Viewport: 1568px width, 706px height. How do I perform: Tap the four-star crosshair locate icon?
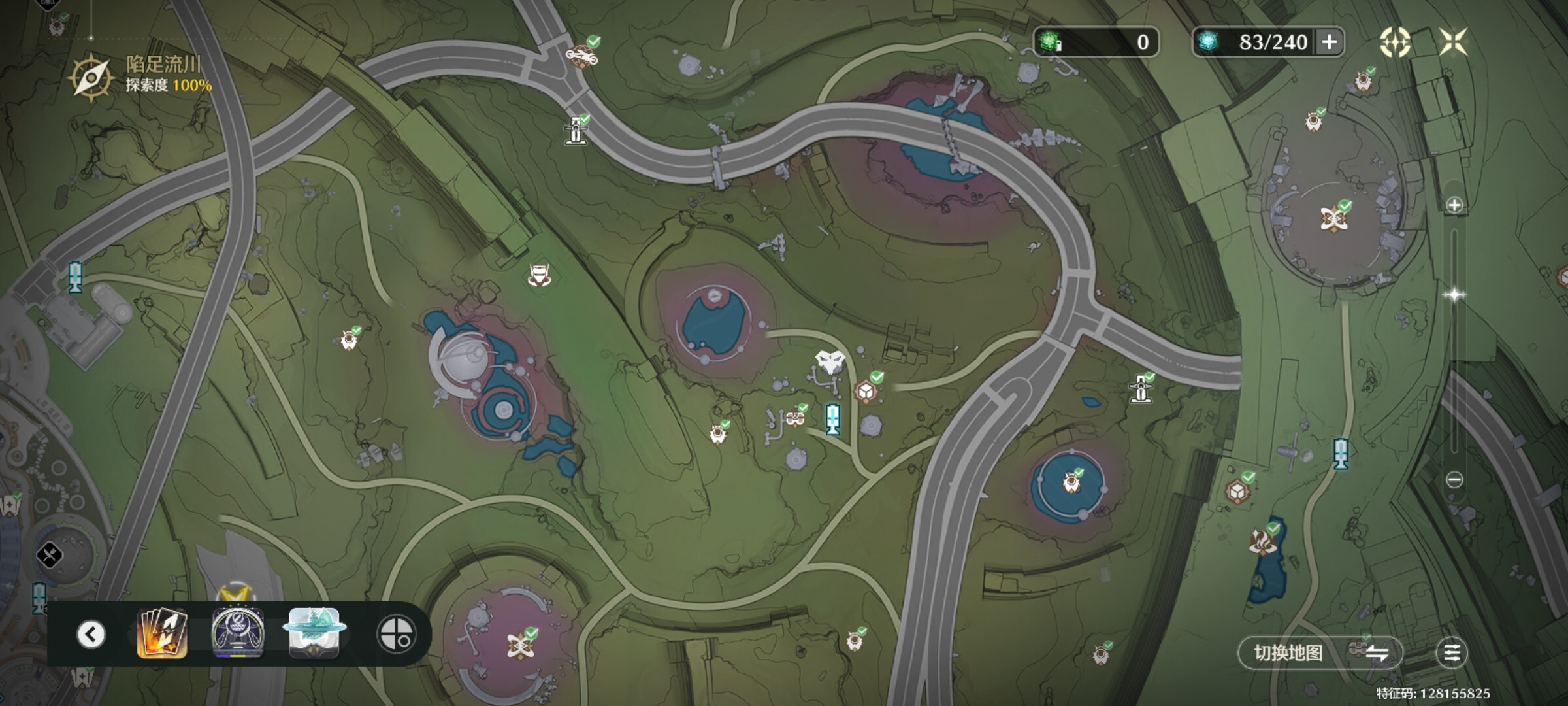point(1394,42)
